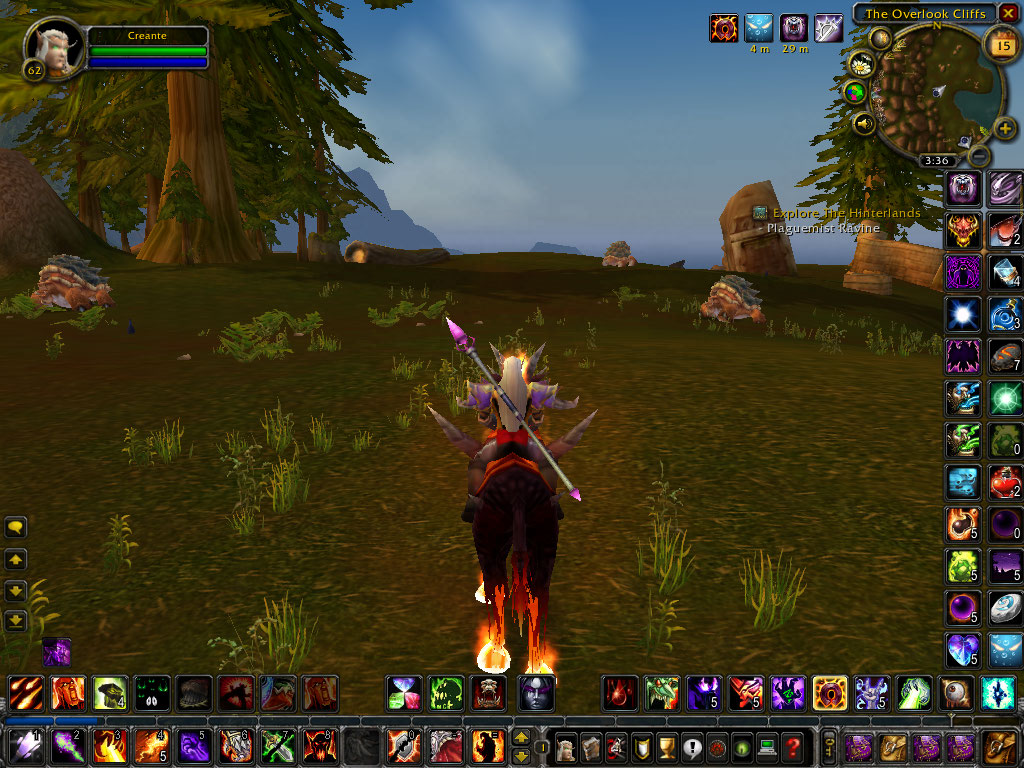Screen dimensions: 1024x768
Task: Toggle the speaker sound button beside the minimap
Action: [864, 123]
